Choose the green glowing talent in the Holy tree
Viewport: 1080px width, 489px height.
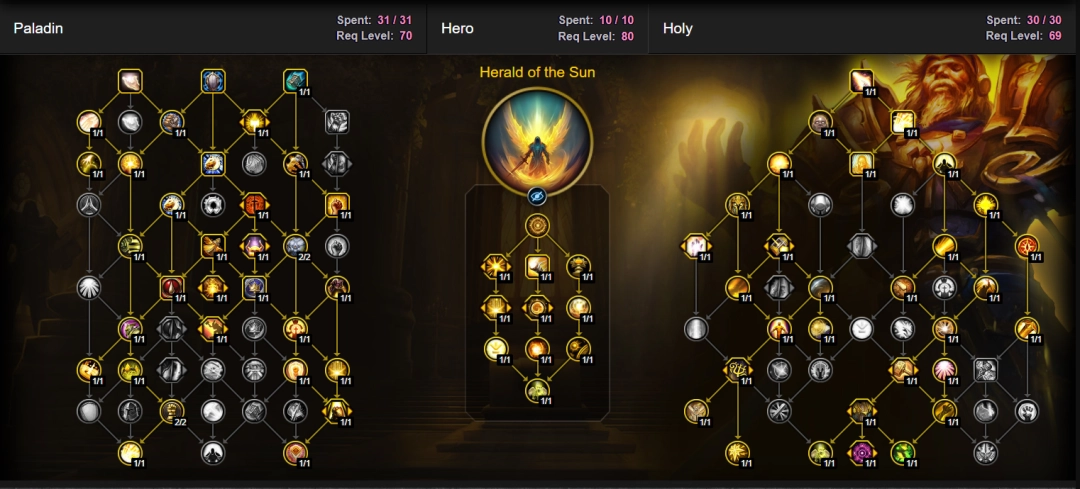pos(902,452)
